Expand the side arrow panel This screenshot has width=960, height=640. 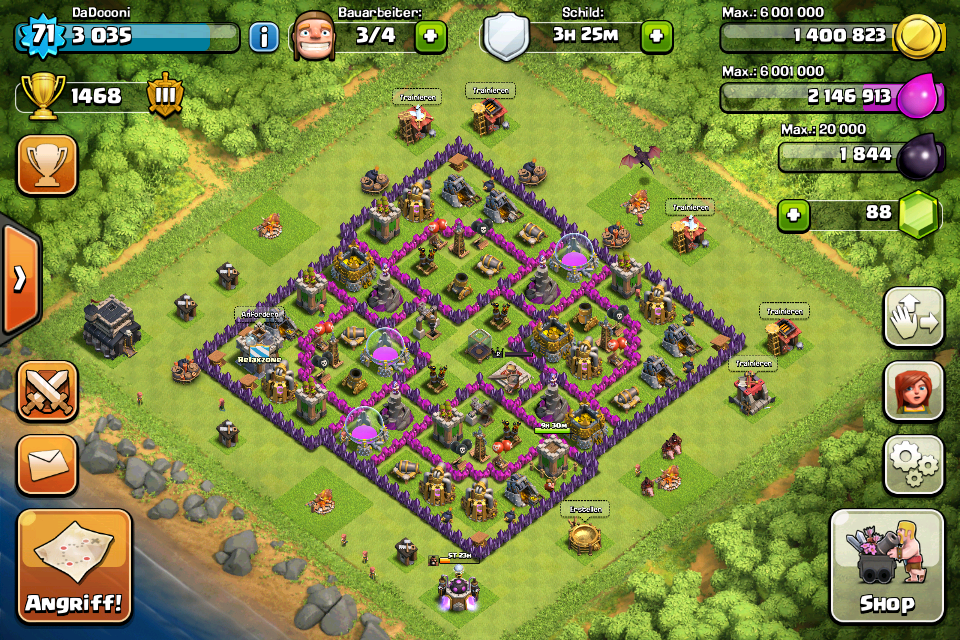19,278
